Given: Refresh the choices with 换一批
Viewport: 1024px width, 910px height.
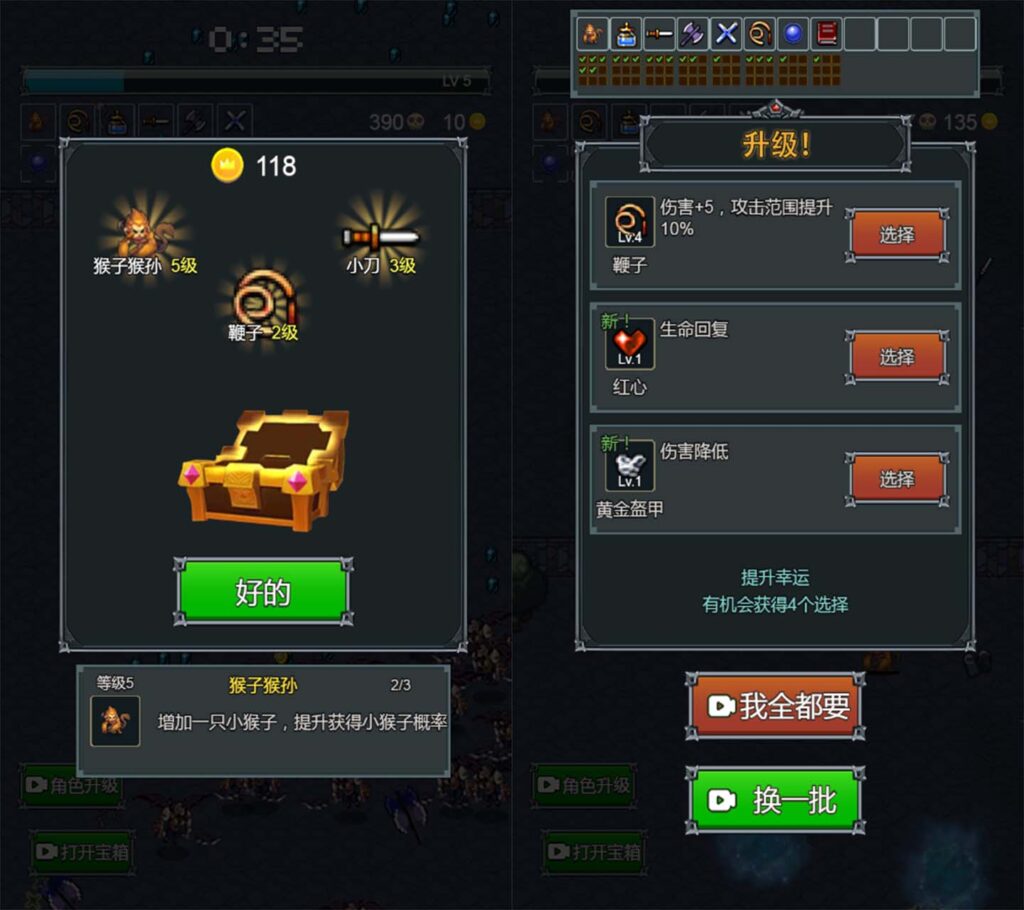Looking at the screenshot, I should coord(776,800).
